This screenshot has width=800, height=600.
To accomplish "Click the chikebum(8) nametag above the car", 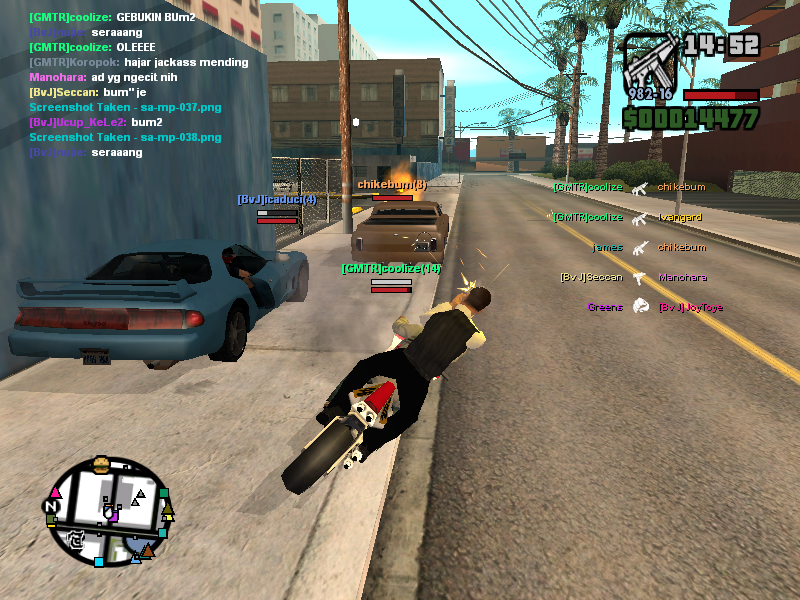I will tap(392, 184).
